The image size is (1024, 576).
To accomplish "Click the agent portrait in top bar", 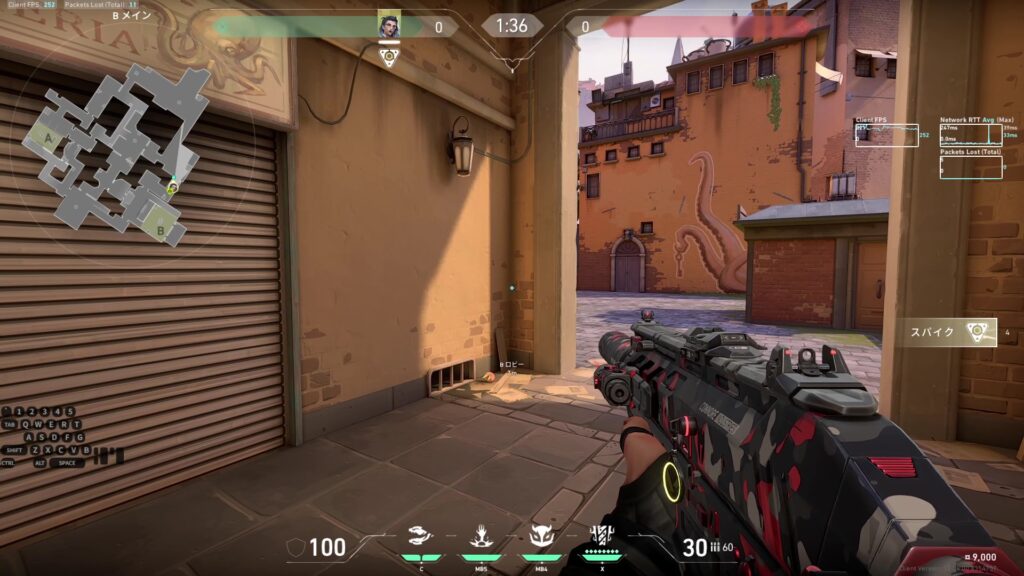I will pyautogui.click(x=388, y=26).
